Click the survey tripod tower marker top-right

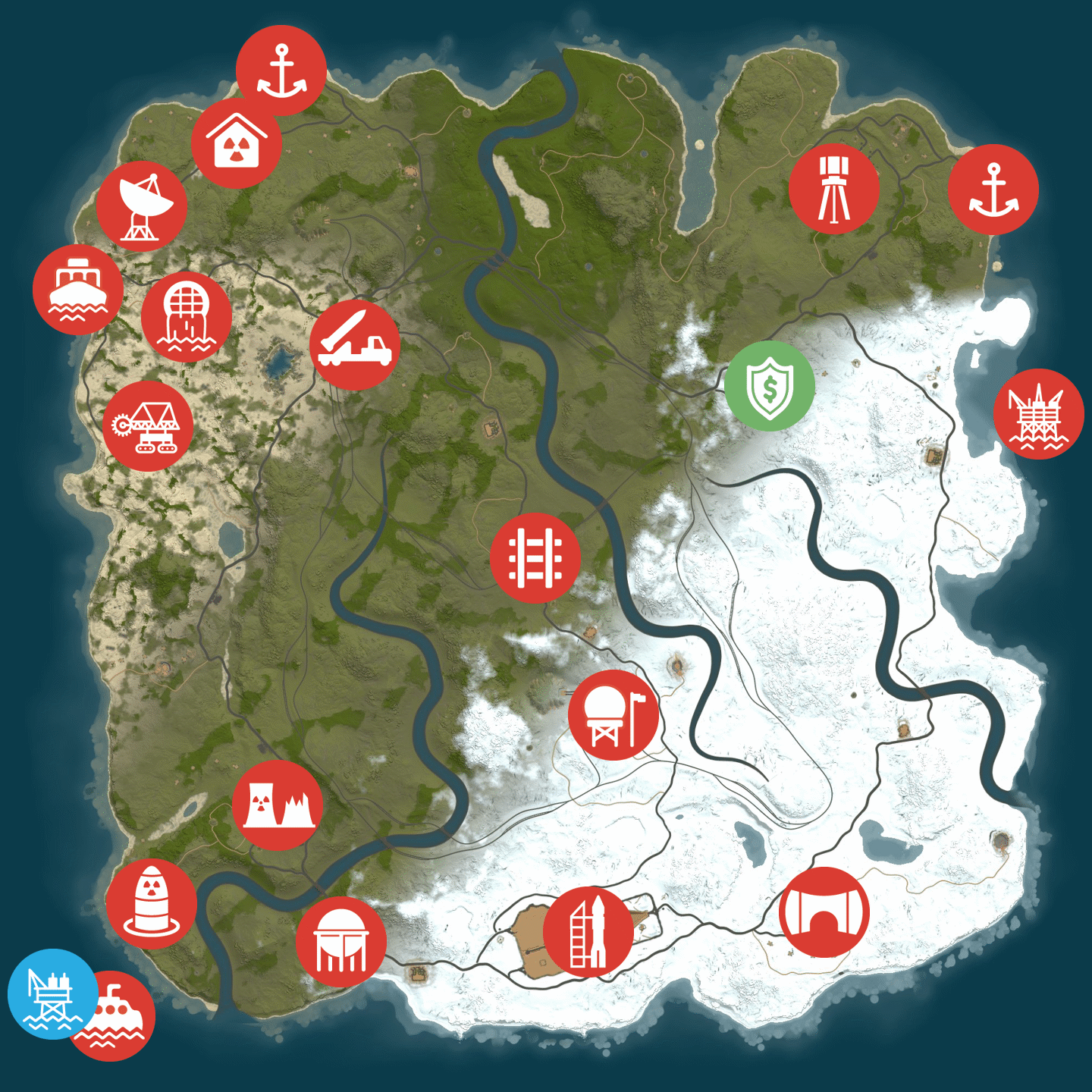click(x=835, y=190)
